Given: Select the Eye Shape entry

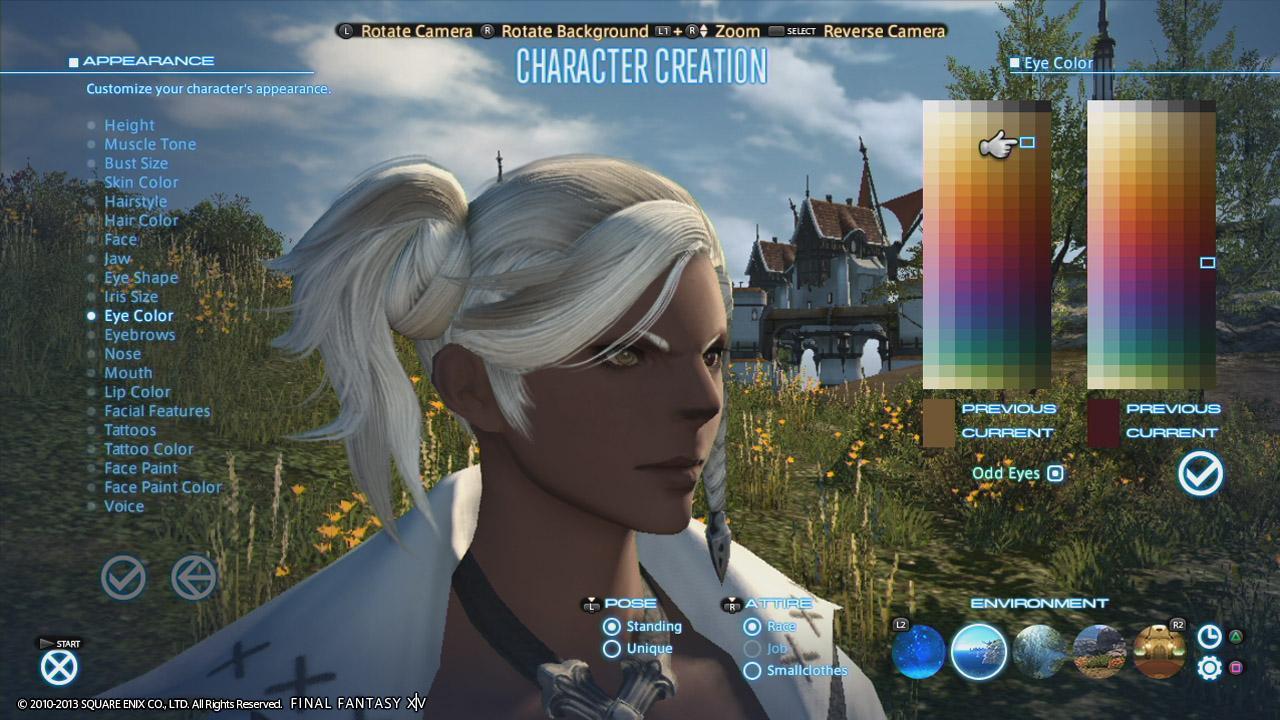Looking at the screenshot, I should 141,277.
